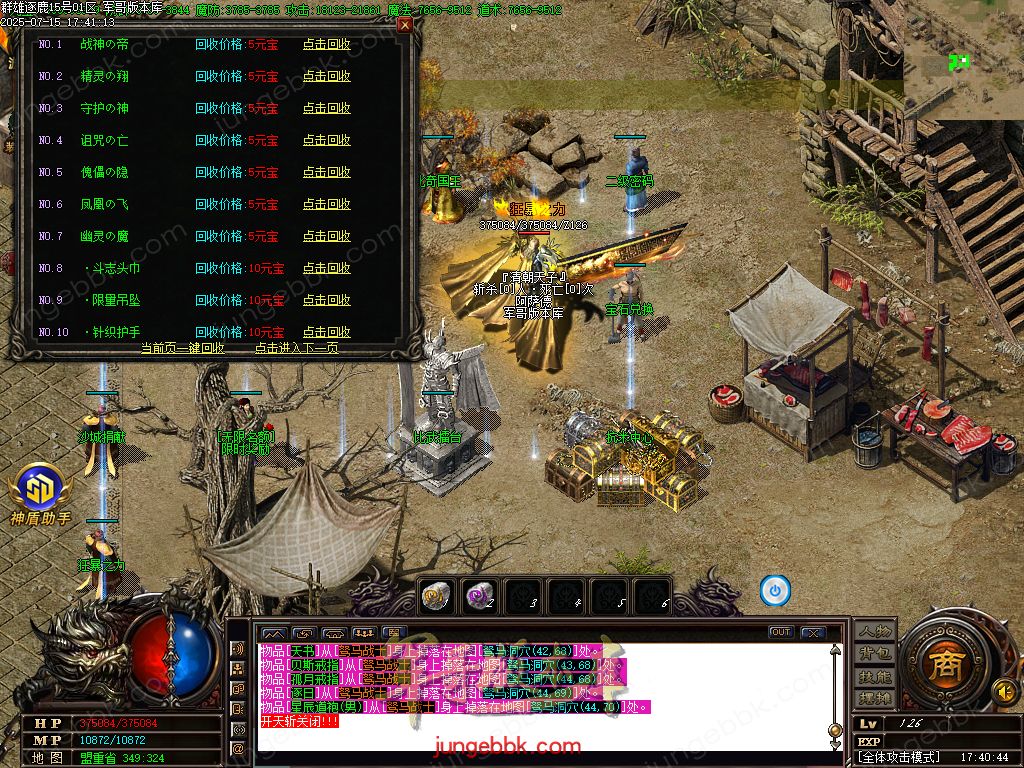Viewport: 1024px width, 768px height.
Task: Open the minimap in the corner
Action: [963, 60]
